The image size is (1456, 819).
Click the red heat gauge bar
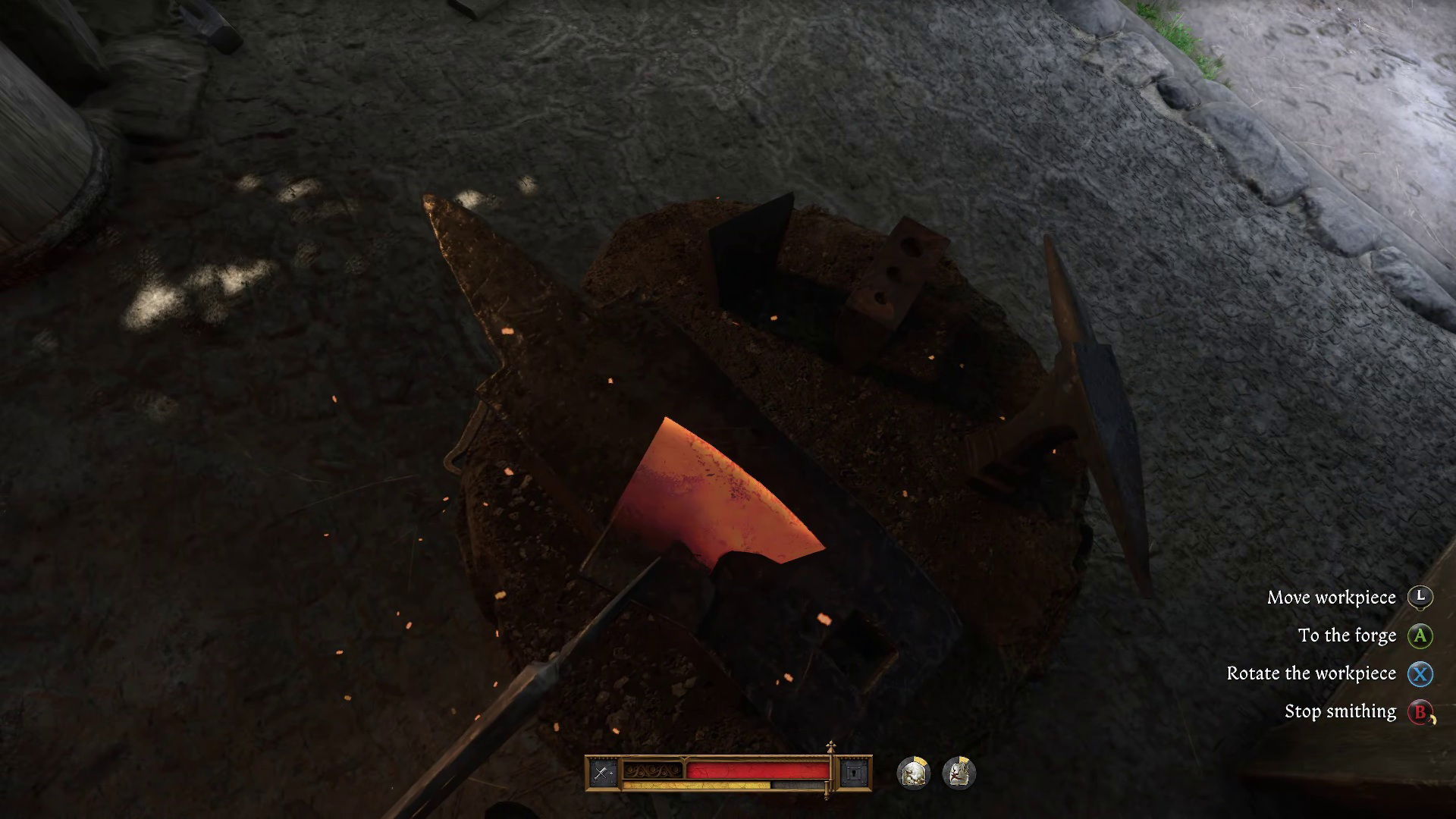(x=758, y=770)
